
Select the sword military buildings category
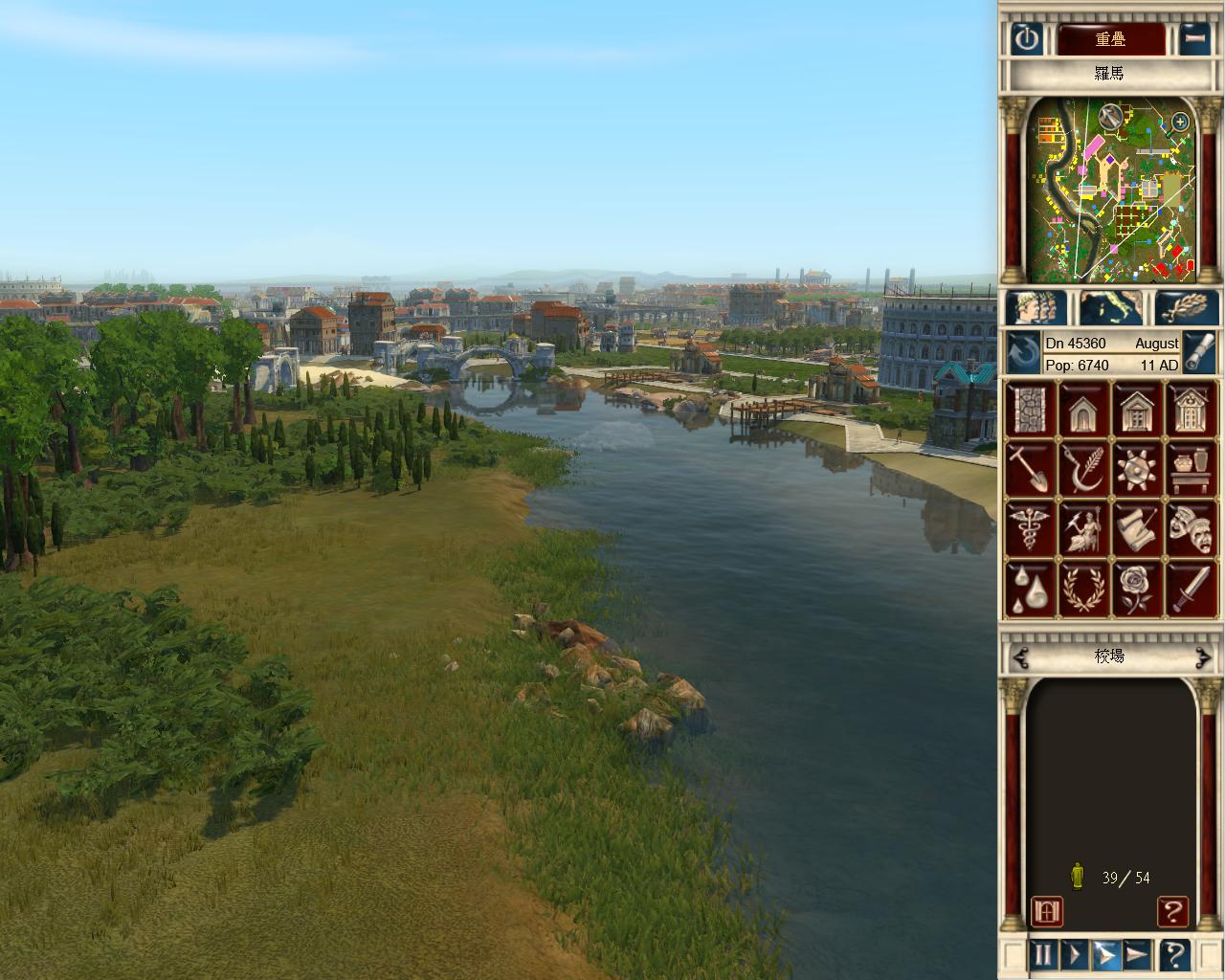pyautogui.click(x=1191, y=589)
